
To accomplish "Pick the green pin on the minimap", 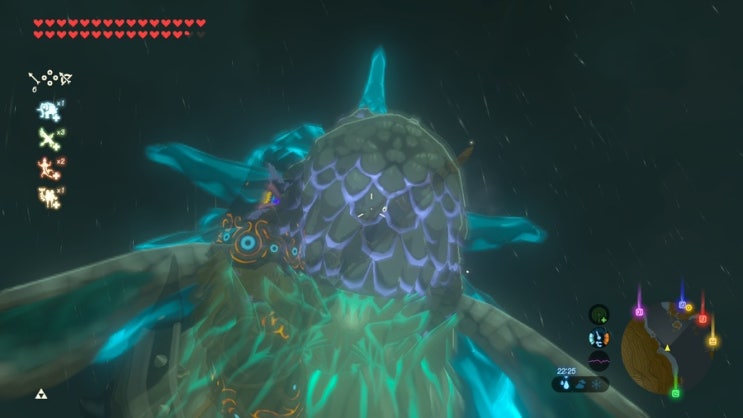I will [676, 393].
